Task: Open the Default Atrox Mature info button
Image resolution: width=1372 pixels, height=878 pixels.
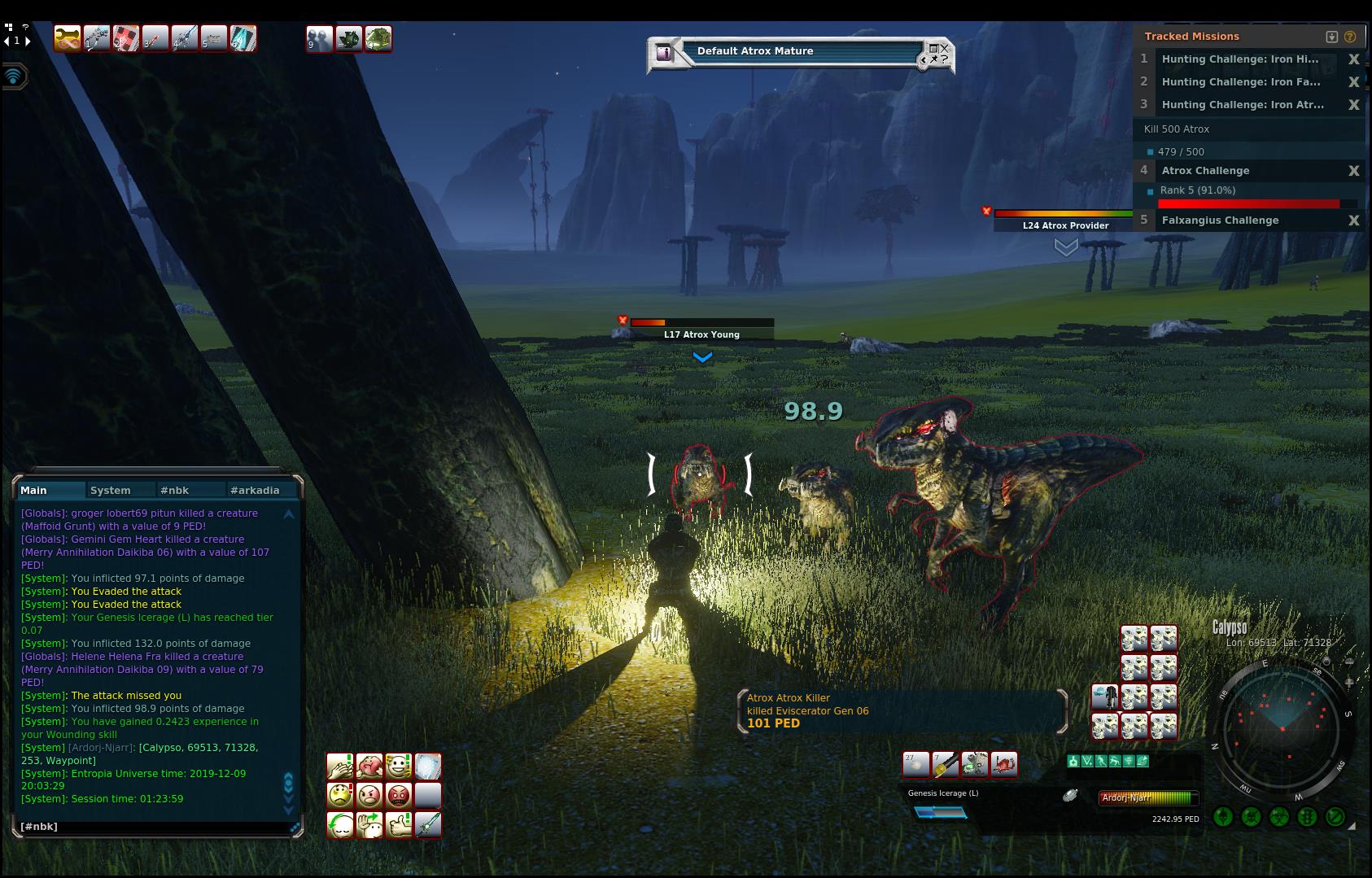Action: pos(664,53)
